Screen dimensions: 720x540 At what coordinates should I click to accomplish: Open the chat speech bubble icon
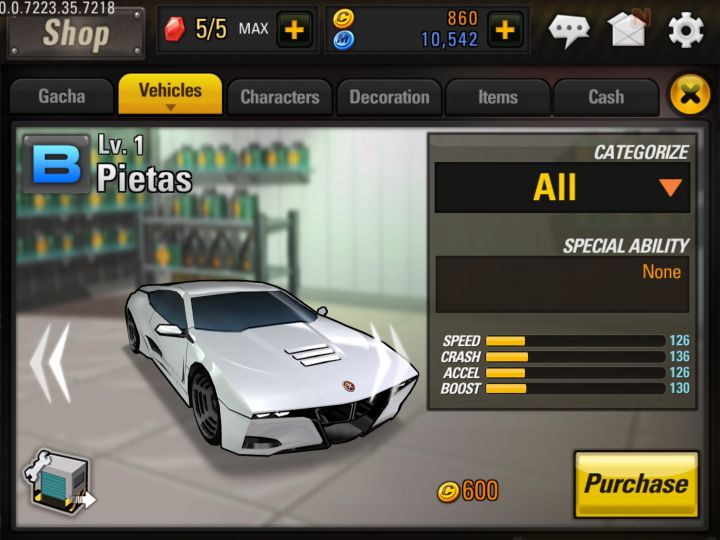coord(569,30)
